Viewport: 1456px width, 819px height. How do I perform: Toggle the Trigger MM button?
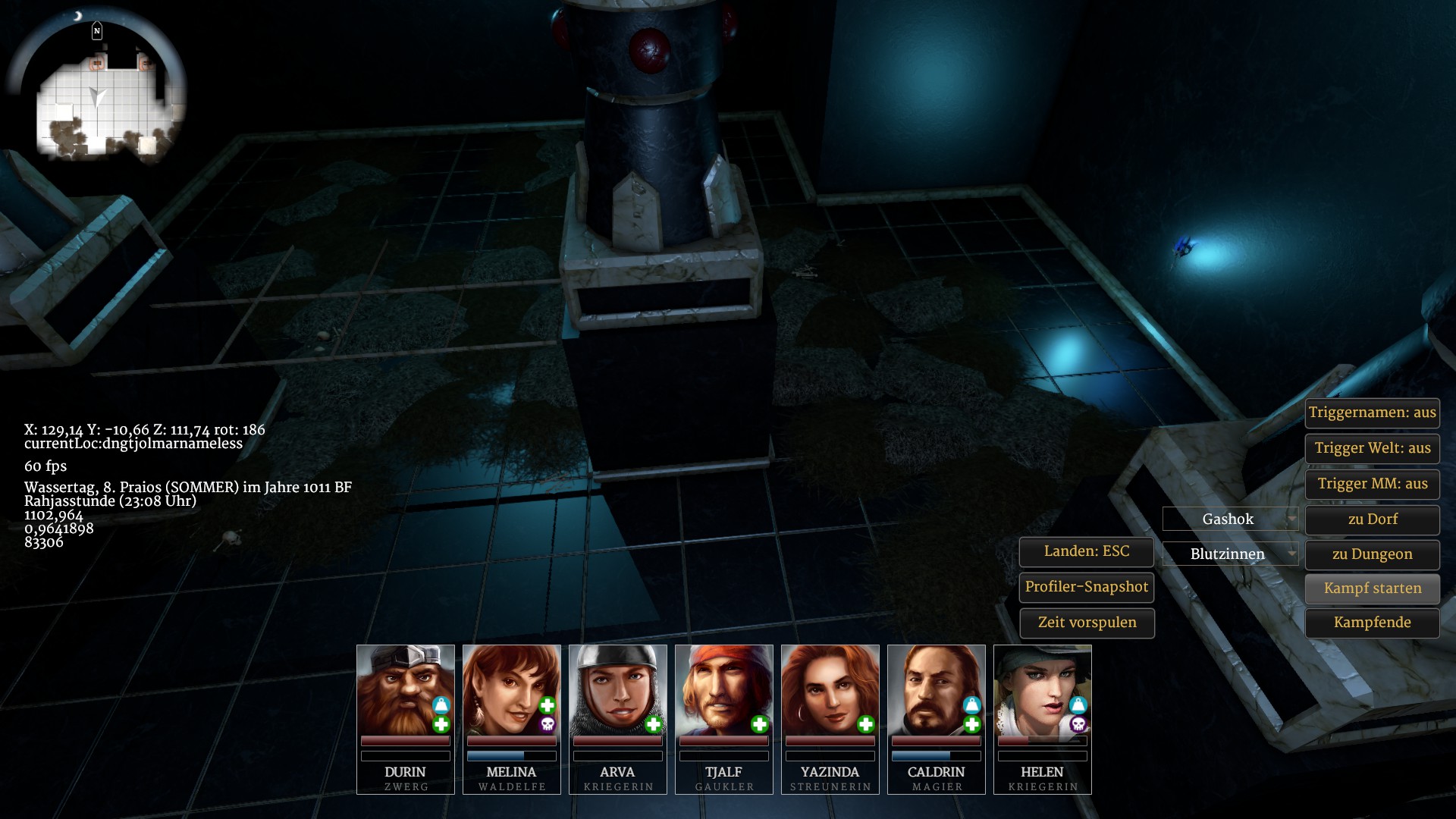(1372, 484)
